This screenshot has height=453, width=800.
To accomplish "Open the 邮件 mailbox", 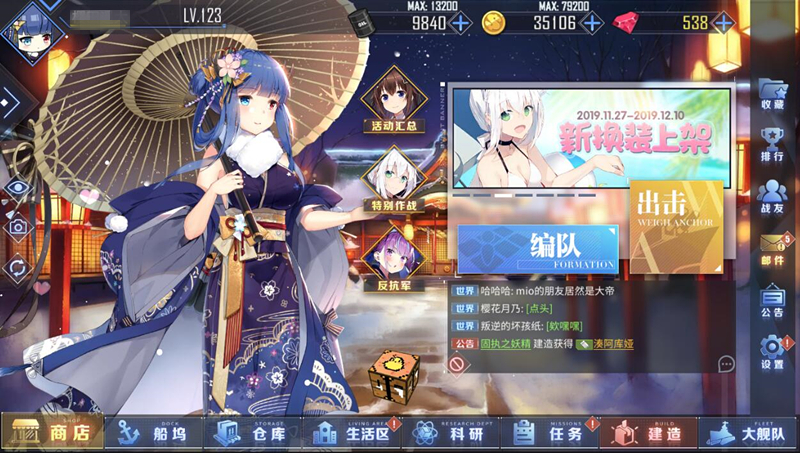I will (772, 247).
